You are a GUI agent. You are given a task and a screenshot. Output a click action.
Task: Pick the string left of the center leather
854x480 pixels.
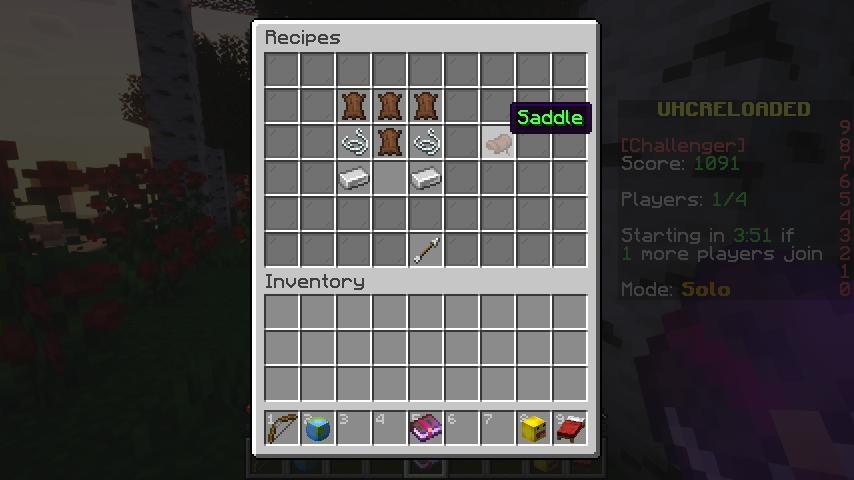coord(354,143)
